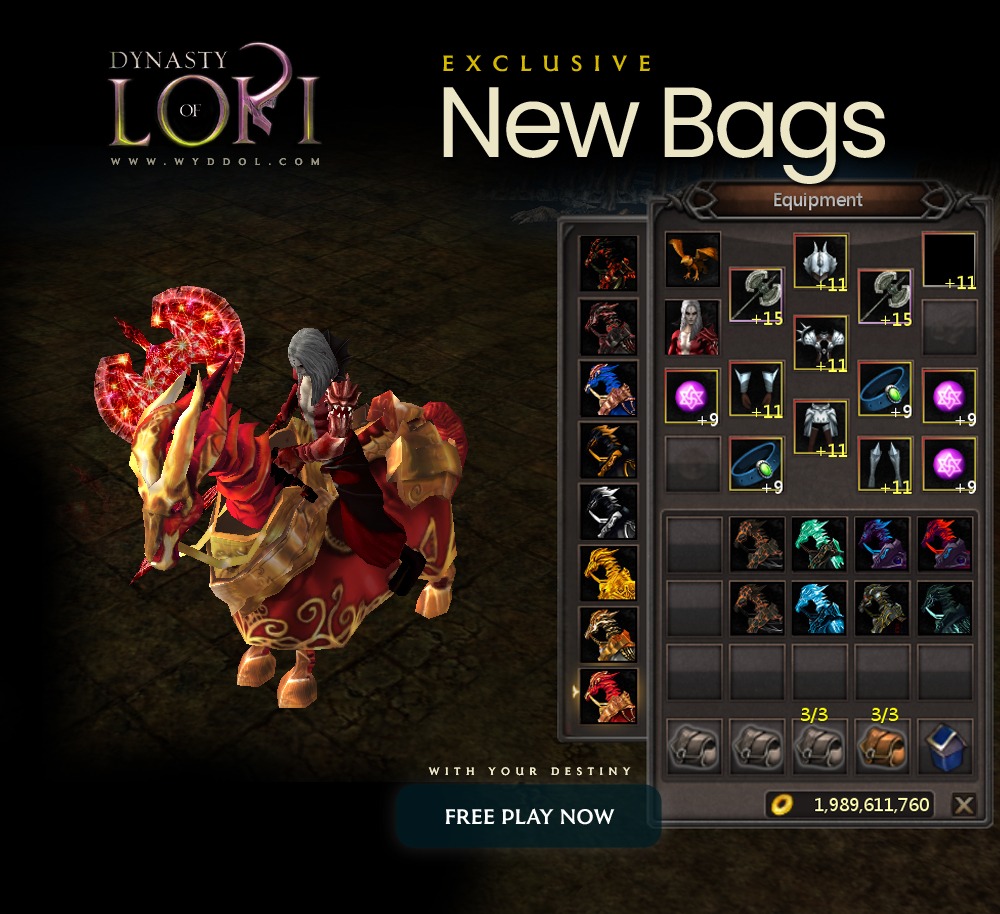1000x914 pixels.
Task: Select the white-silver dragon in side list
Action: point(609,511)
